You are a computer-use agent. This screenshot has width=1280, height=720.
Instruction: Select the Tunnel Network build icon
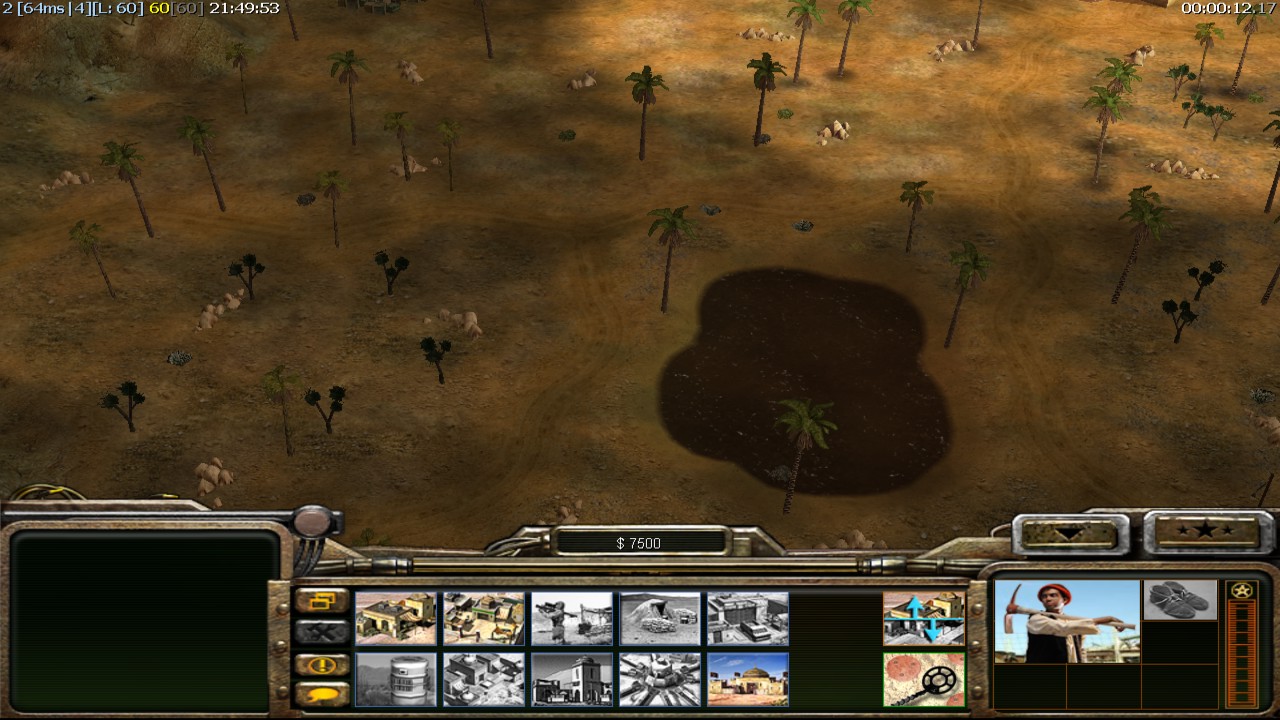[x=660, y=618]
